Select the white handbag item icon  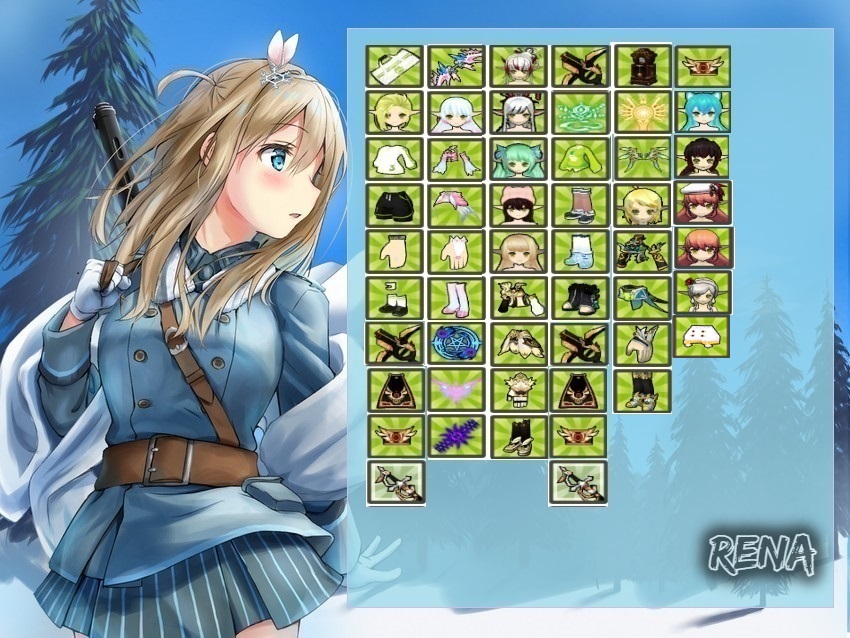click(395, 66)
